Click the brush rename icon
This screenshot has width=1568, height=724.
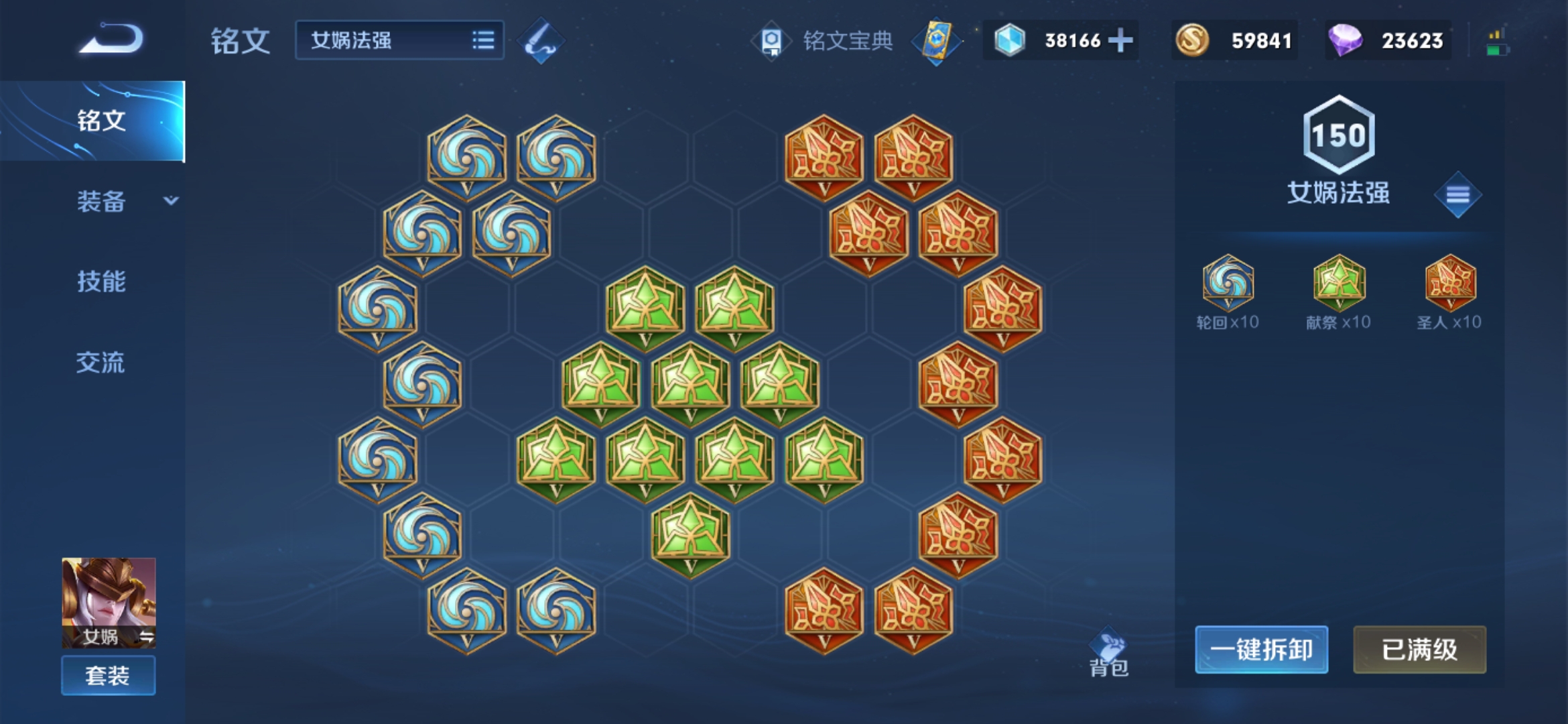541,41
